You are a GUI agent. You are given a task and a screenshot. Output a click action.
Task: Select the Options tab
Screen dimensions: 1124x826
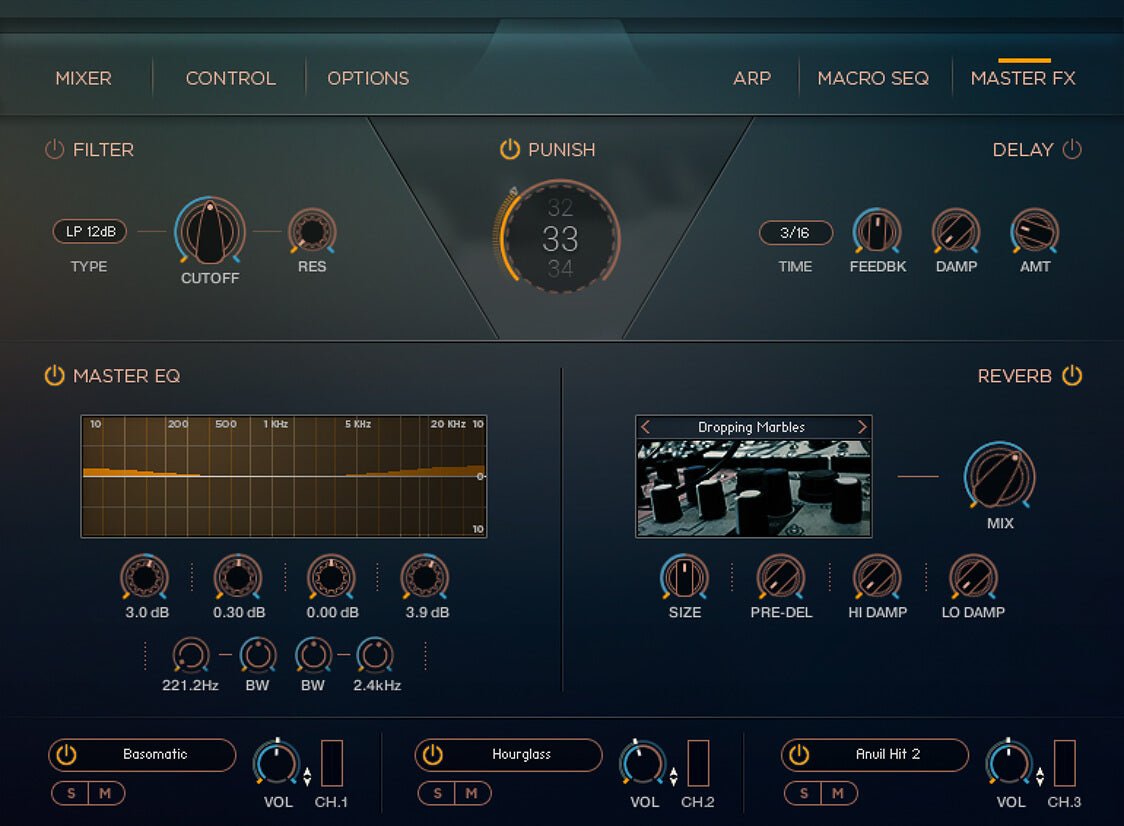click(368, 78)
